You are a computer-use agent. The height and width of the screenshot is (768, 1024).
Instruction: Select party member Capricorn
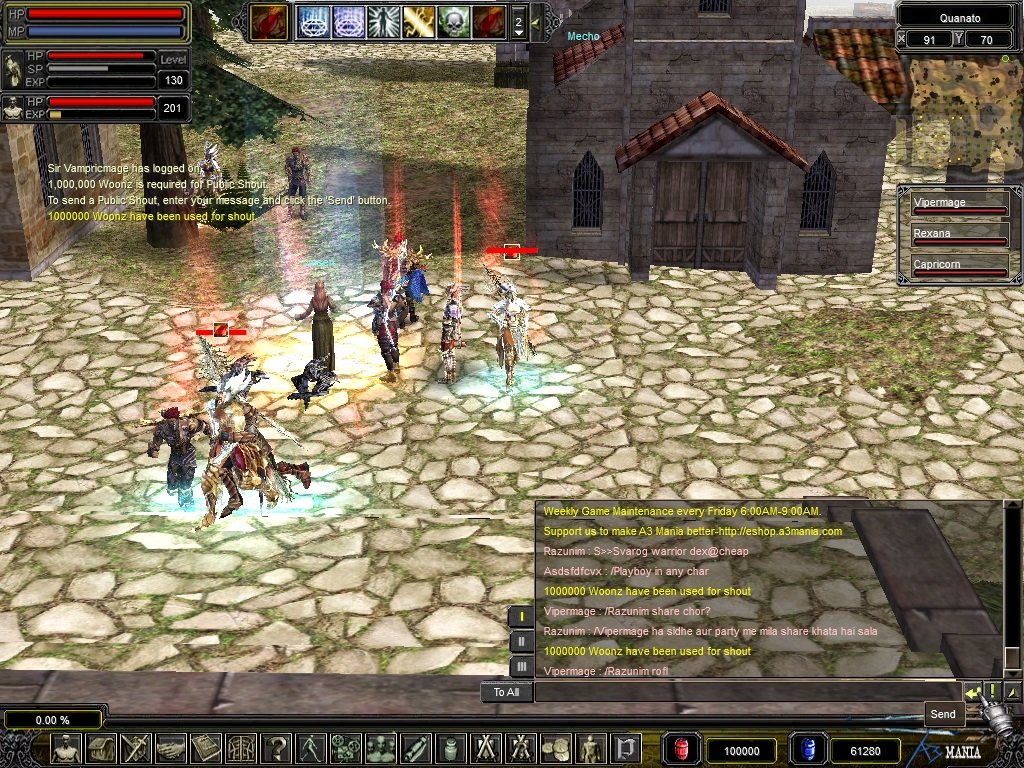(958, 267)
